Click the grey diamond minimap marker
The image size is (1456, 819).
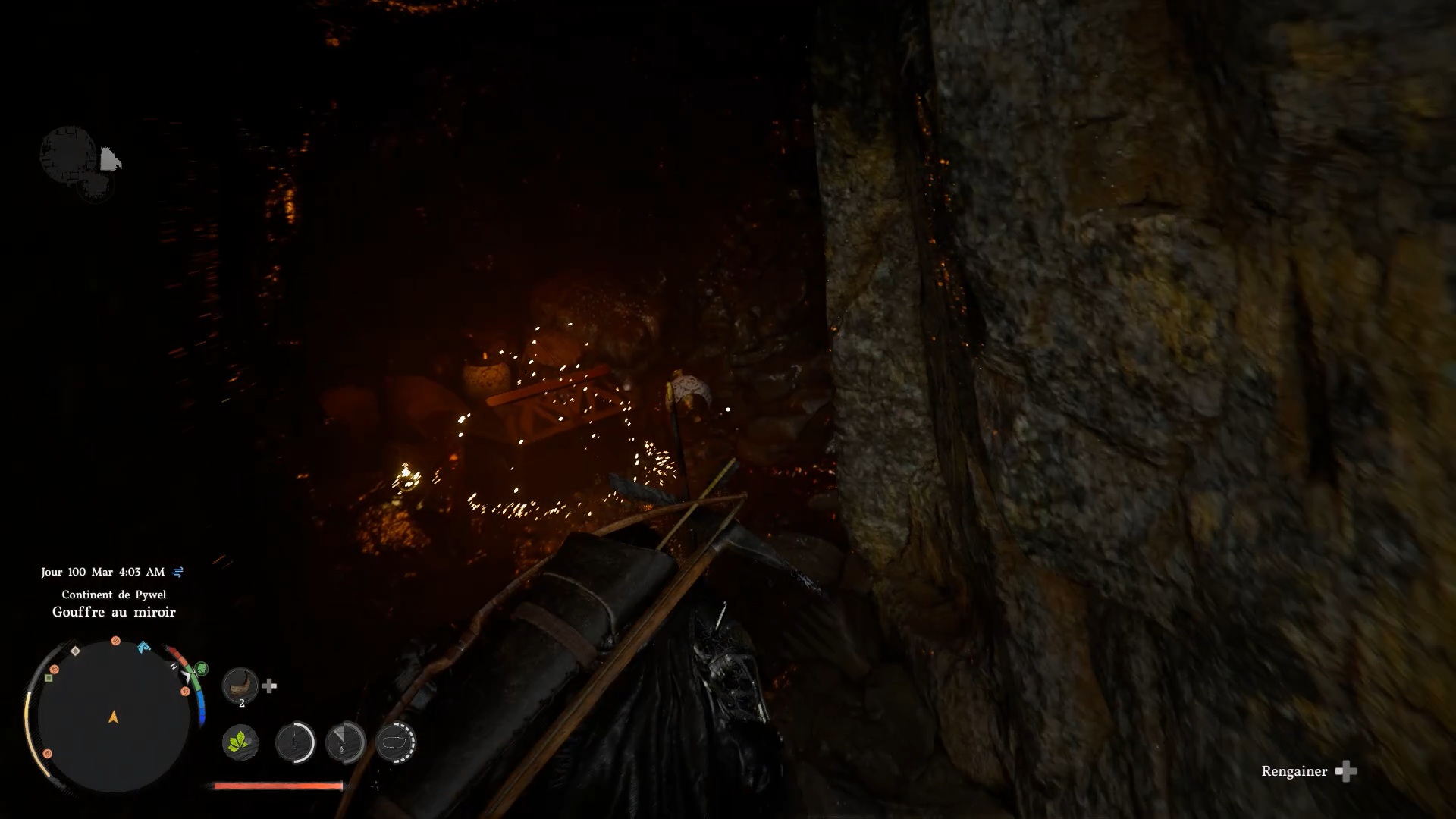[75, 651]
